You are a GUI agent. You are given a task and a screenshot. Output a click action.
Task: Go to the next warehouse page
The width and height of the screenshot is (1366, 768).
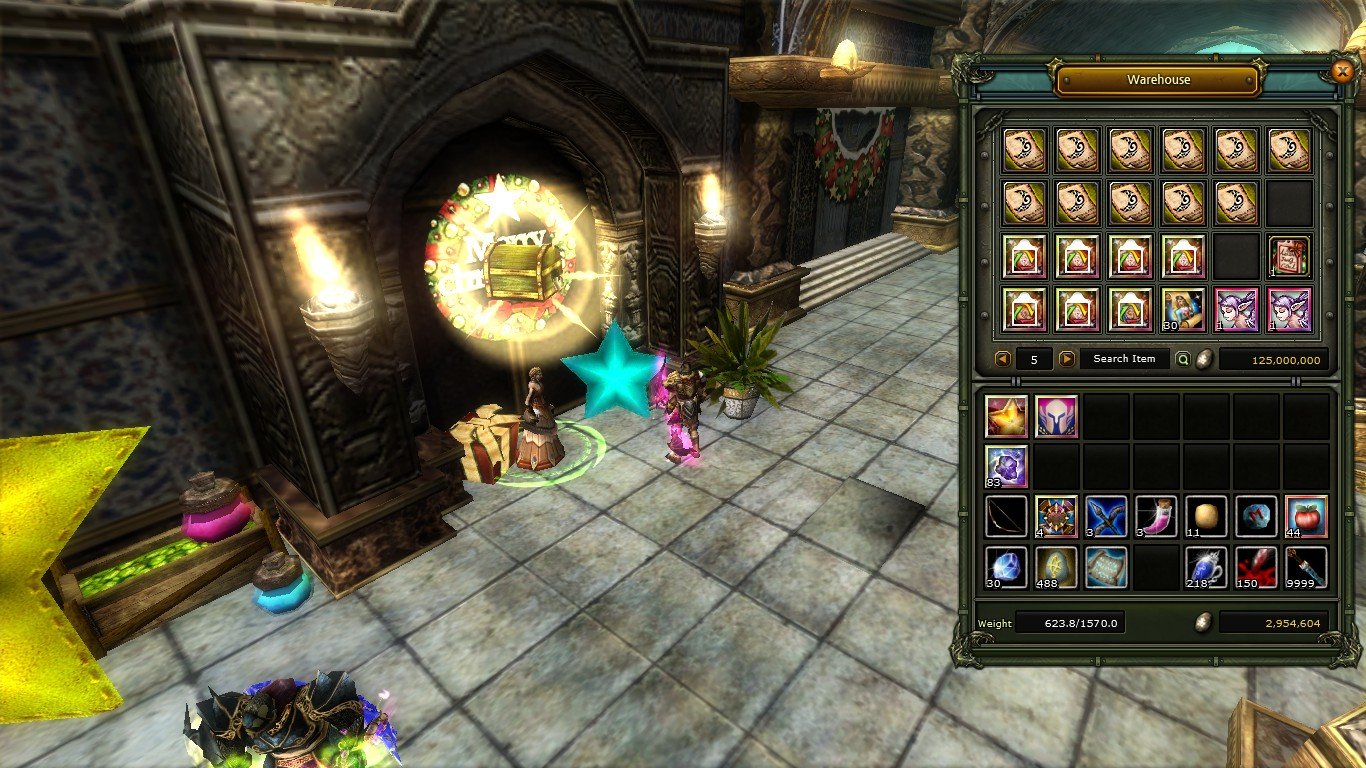tap(1067, 359)
